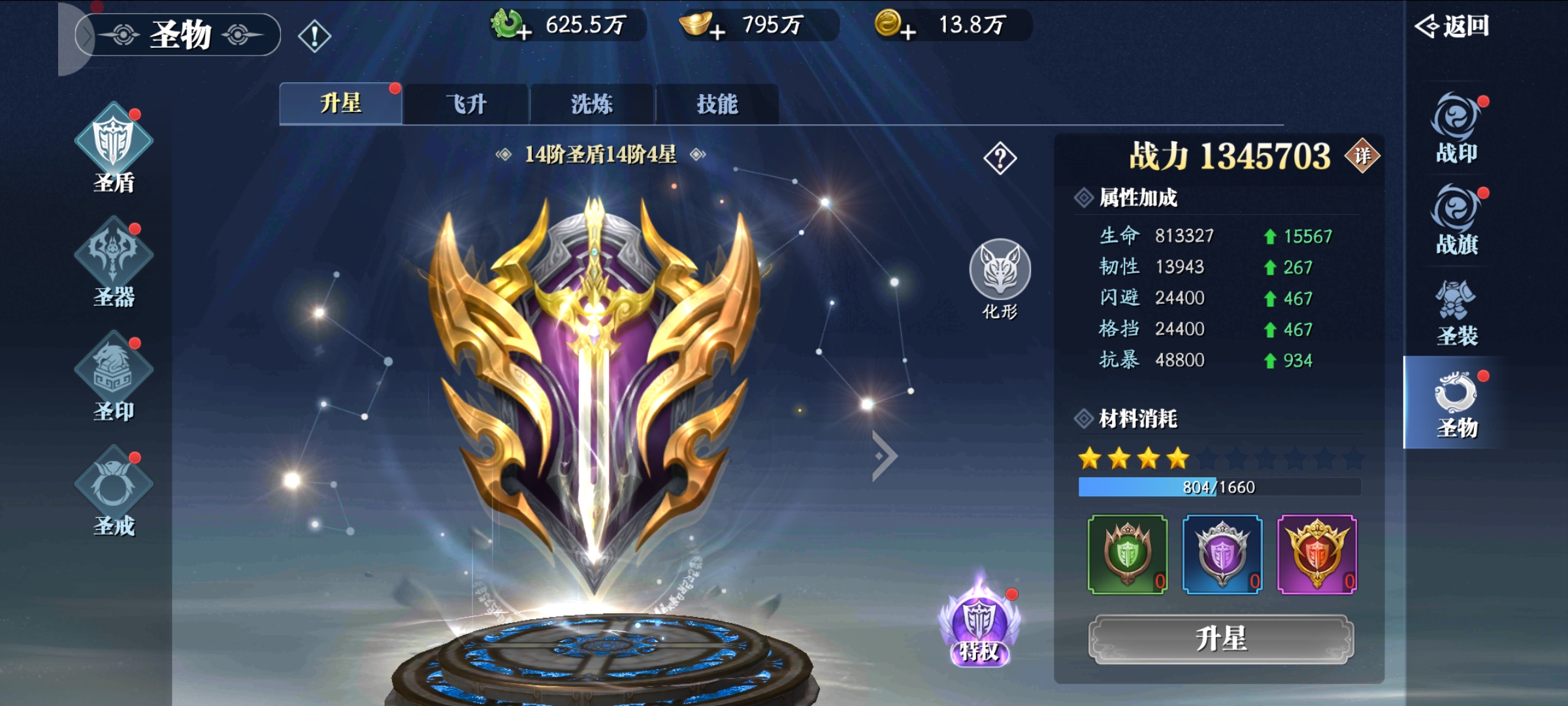Open the 圣装 side menu
This screenshot has width=1568, height=706.
pyautogui.click(x=1456, y=312)
